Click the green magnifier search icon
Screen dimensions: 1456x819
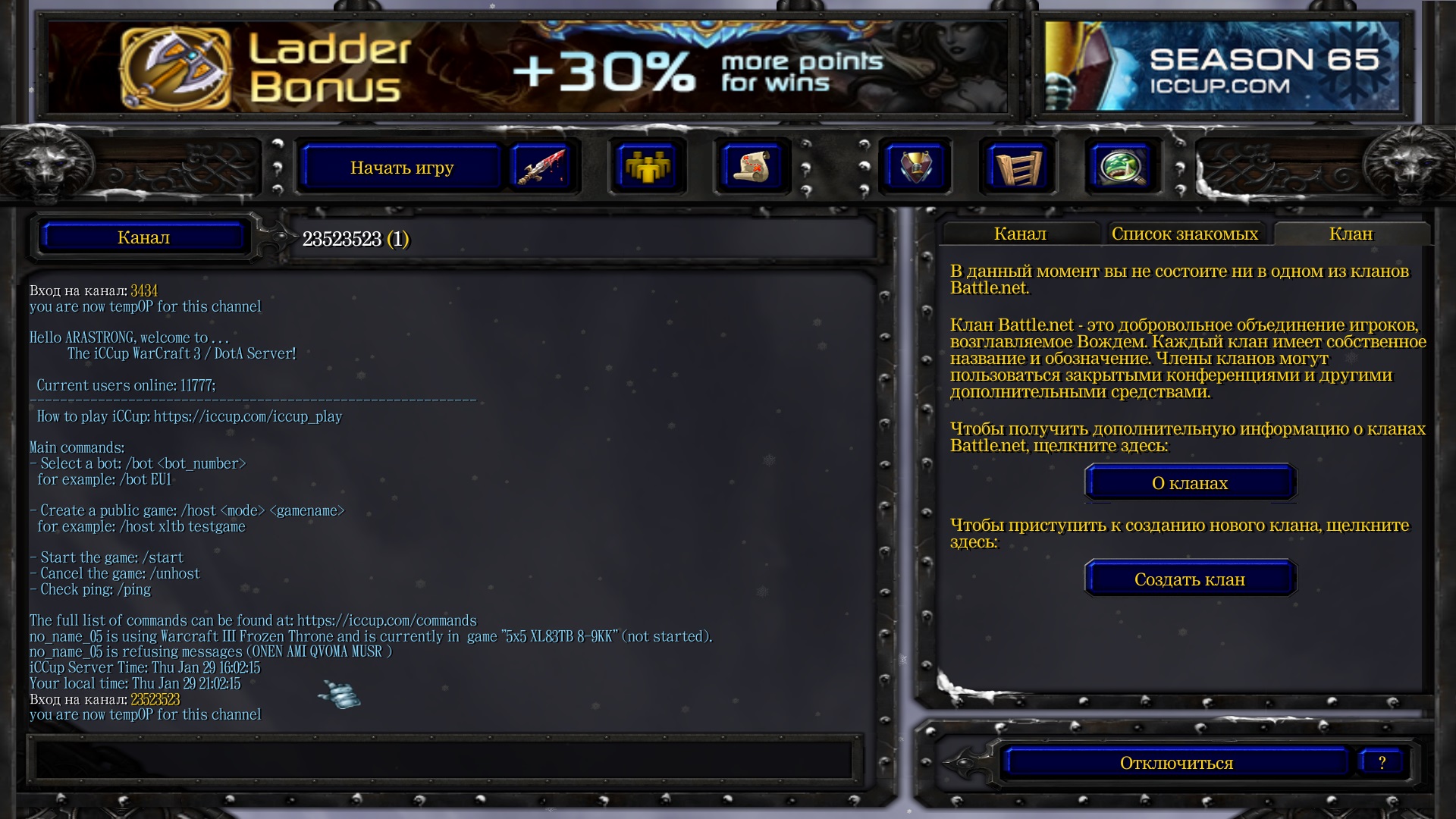(1122, 167)
